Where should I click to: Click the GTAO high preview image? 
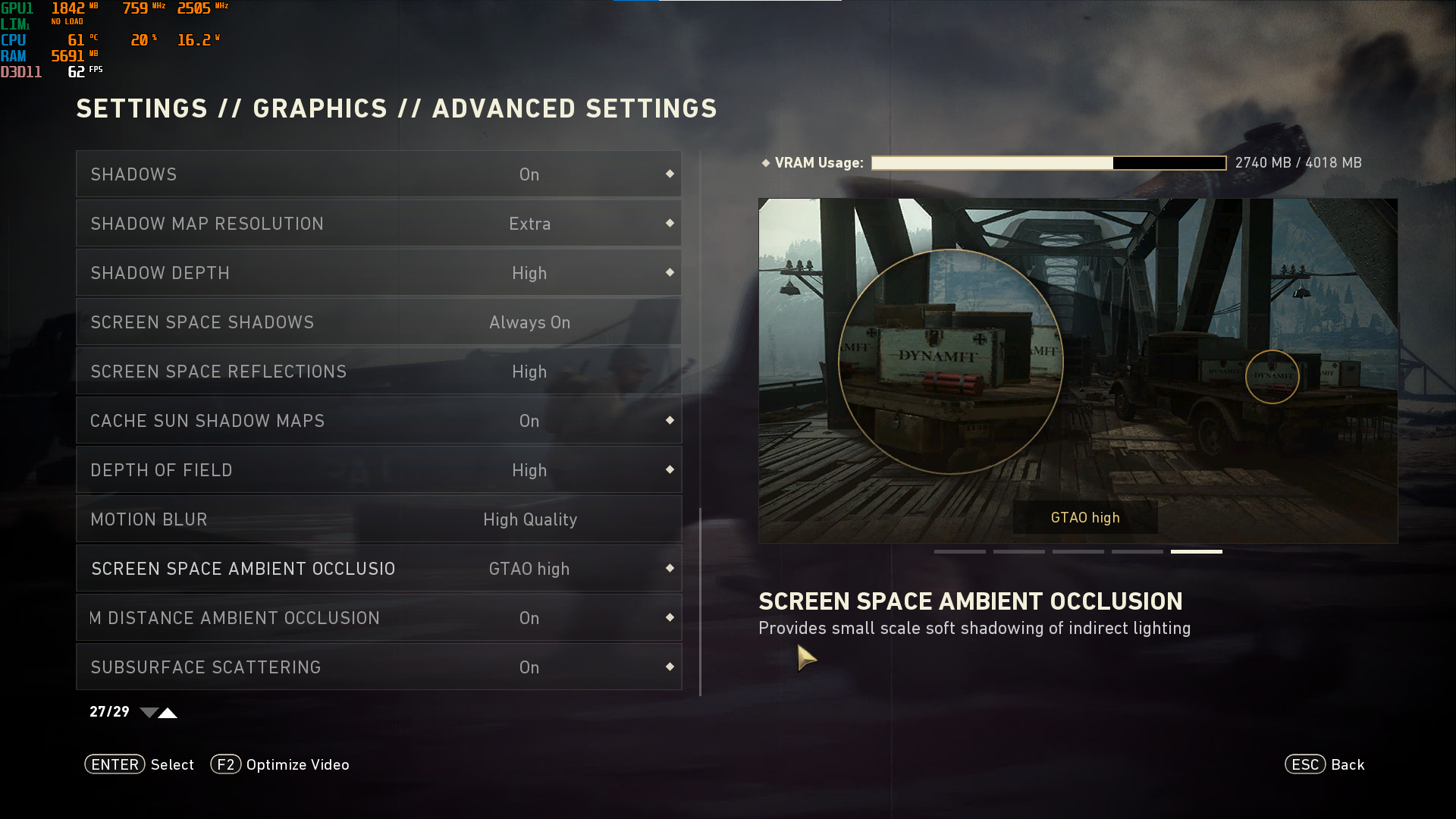pyautogui.click(x=1078, y=370)
